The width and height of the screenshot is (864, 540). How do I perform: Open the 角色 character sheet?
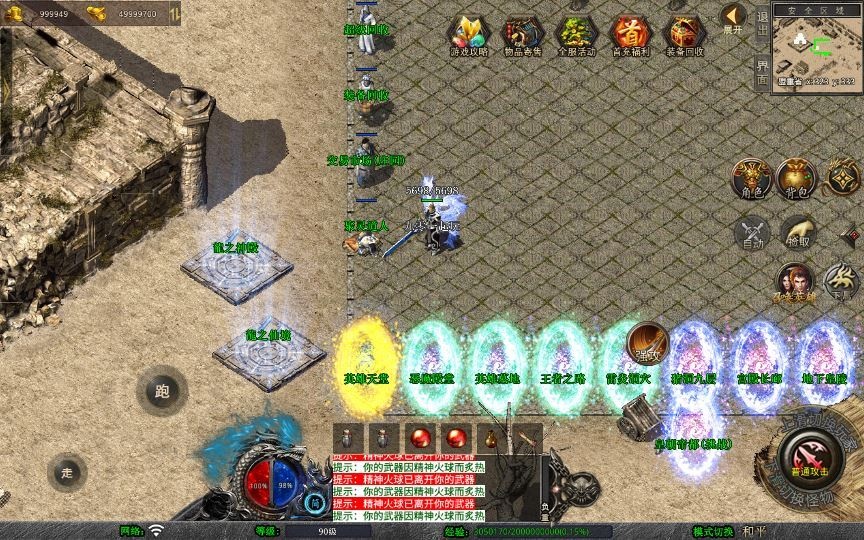(x=750, y=179)
